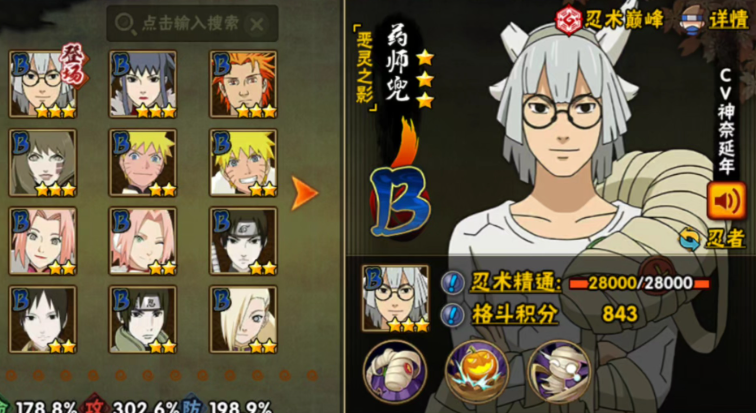Screen dimensions: 756x413
Task: View the mummy skill icon
Action: (554, 369)
